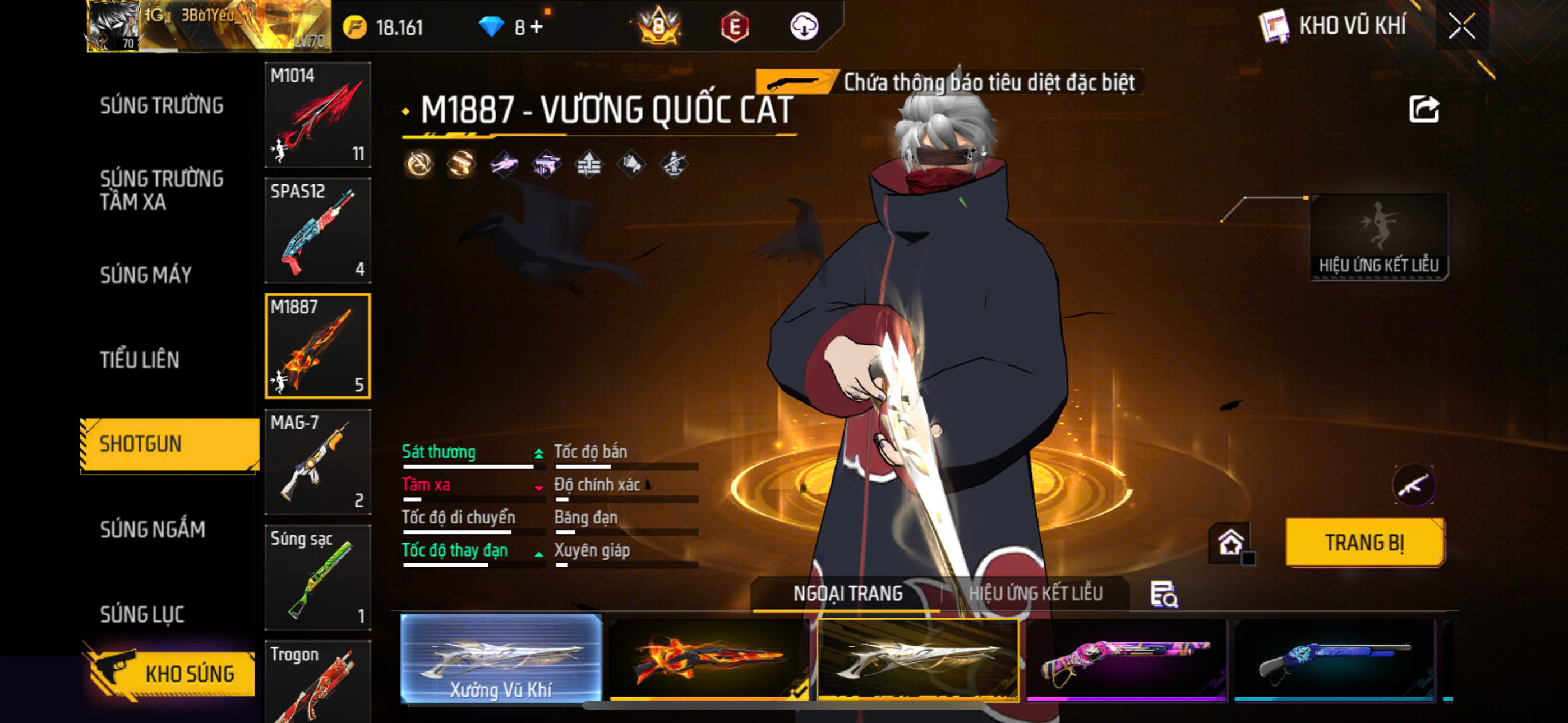This screenshot has height=723, width=1568.
Task: Close the weapon armory screen
Action: [x=1461, y=26]
